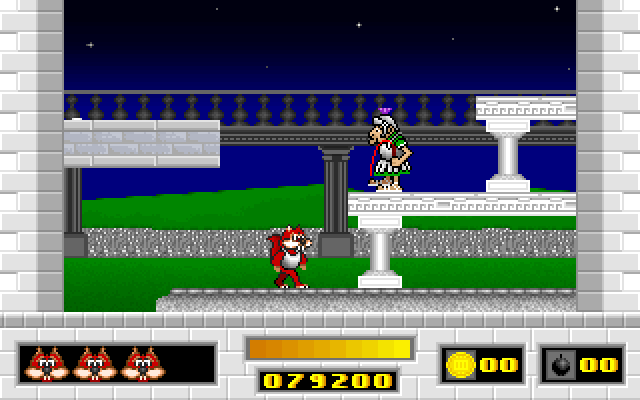640x400 pixels.
Task: Click the gold coin counter icon
Action: [461, 364]
